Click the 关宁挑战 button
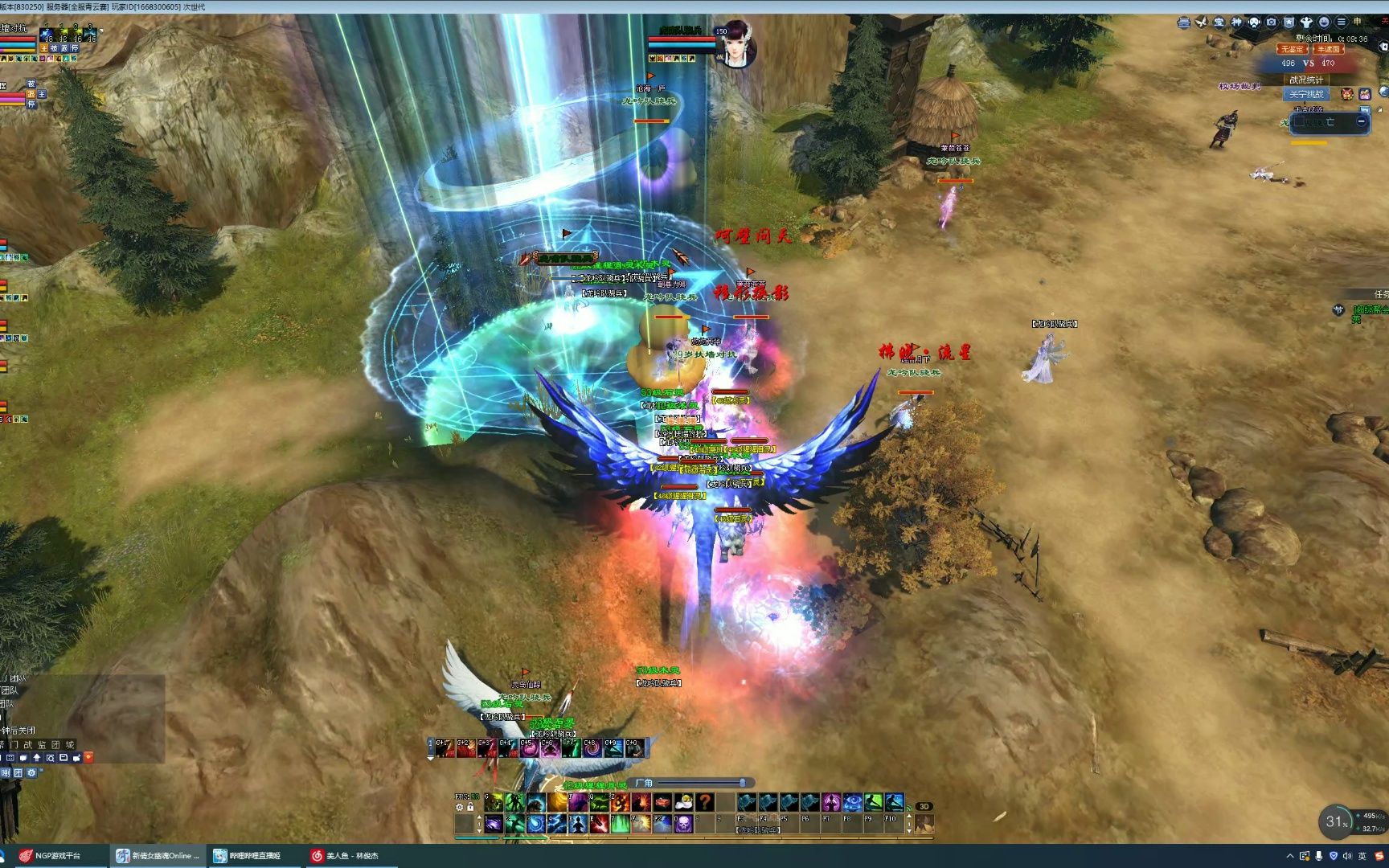The height and width of the screenshot is (868, 1389). pos(1305,94)
